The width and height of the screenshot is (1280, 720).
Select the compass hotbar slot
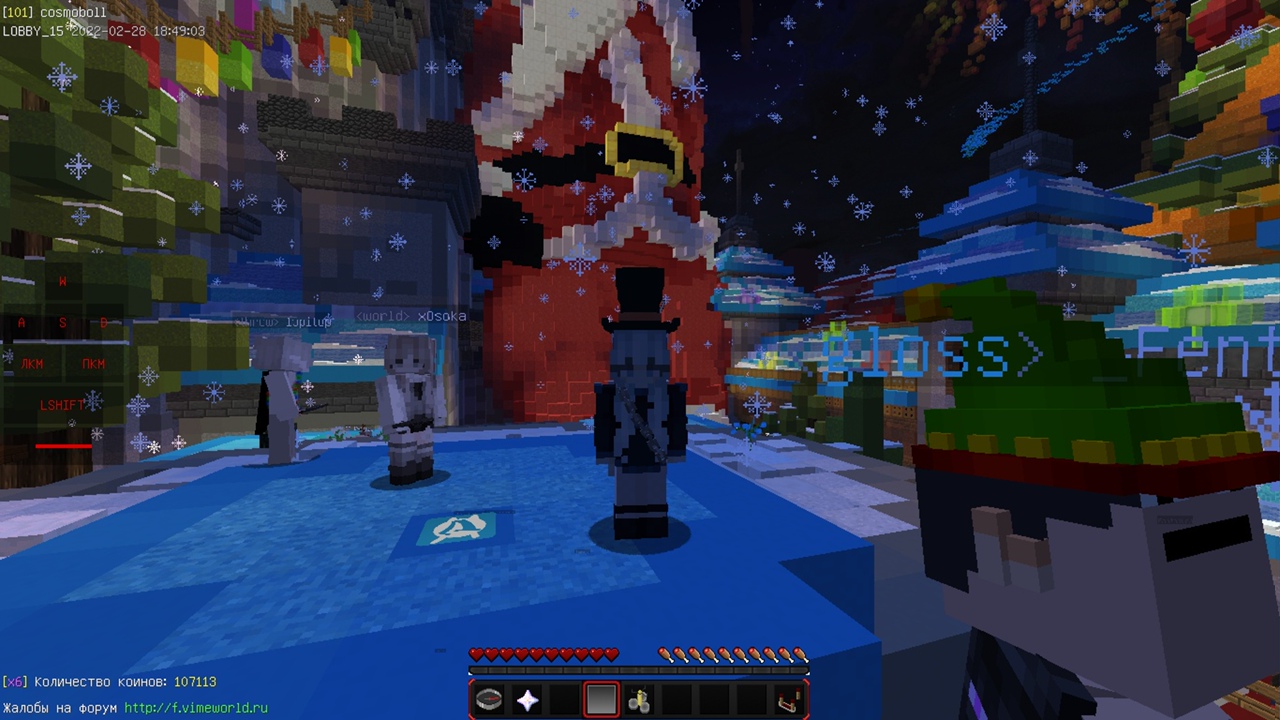point(489,700)
